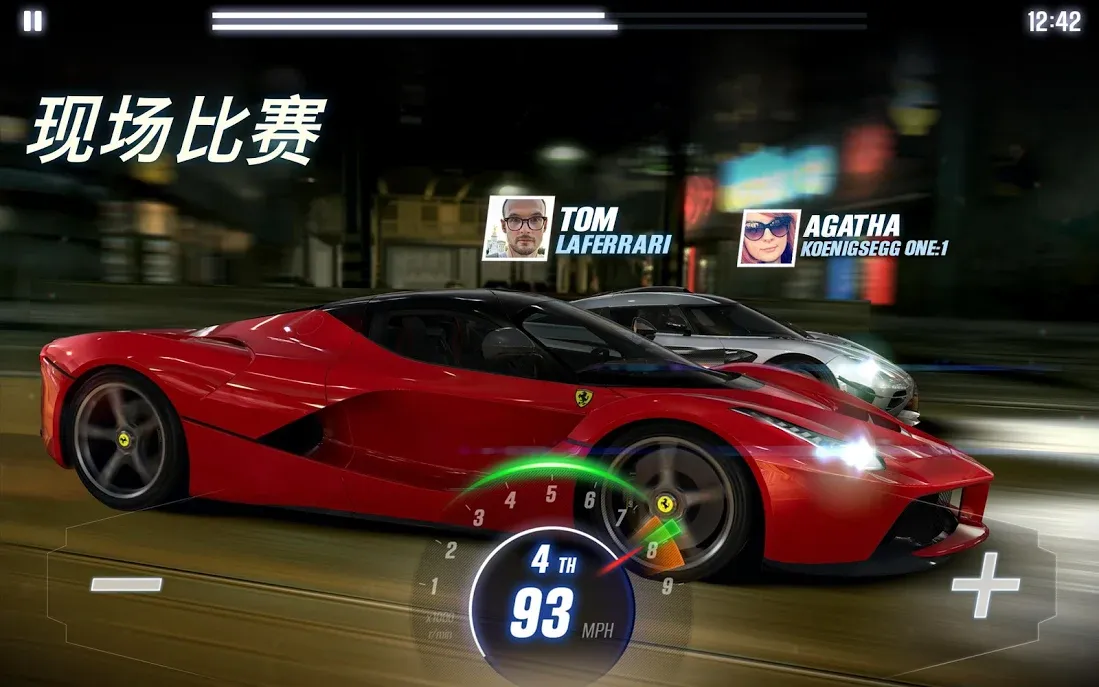Tap the plus upshift paddle

[984, 584]
